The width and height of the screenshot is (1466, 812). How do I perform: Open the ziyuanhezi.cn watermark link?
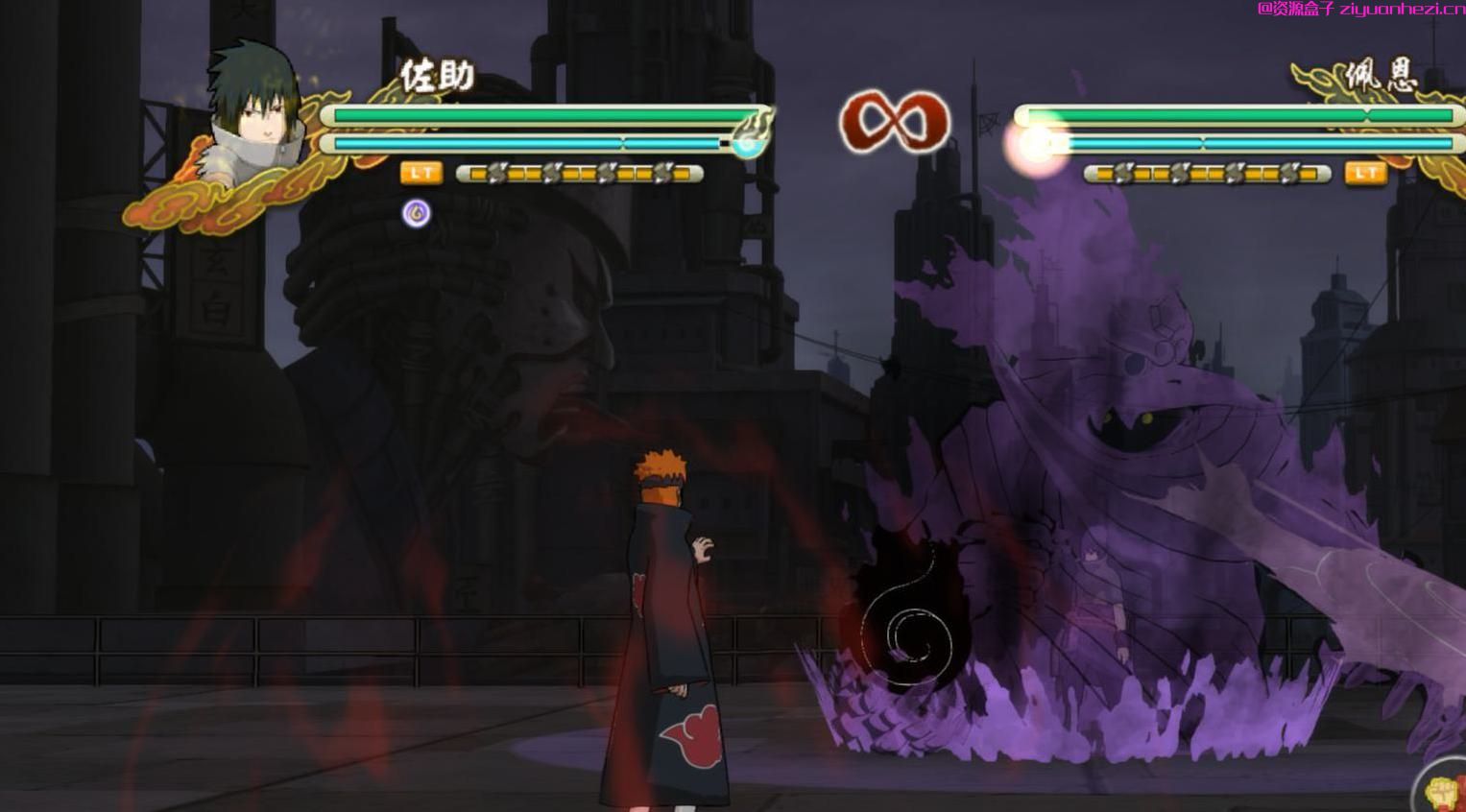tap(1360, 9)
